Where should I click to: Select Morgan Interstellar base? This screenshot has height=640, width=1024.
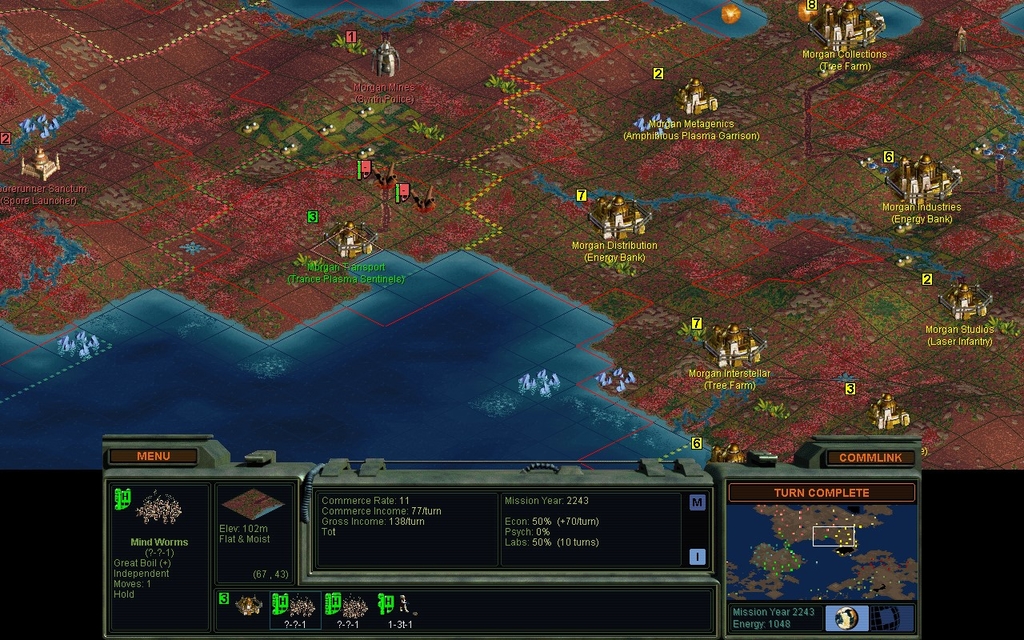pyautogui.click(x=732, y=345)
